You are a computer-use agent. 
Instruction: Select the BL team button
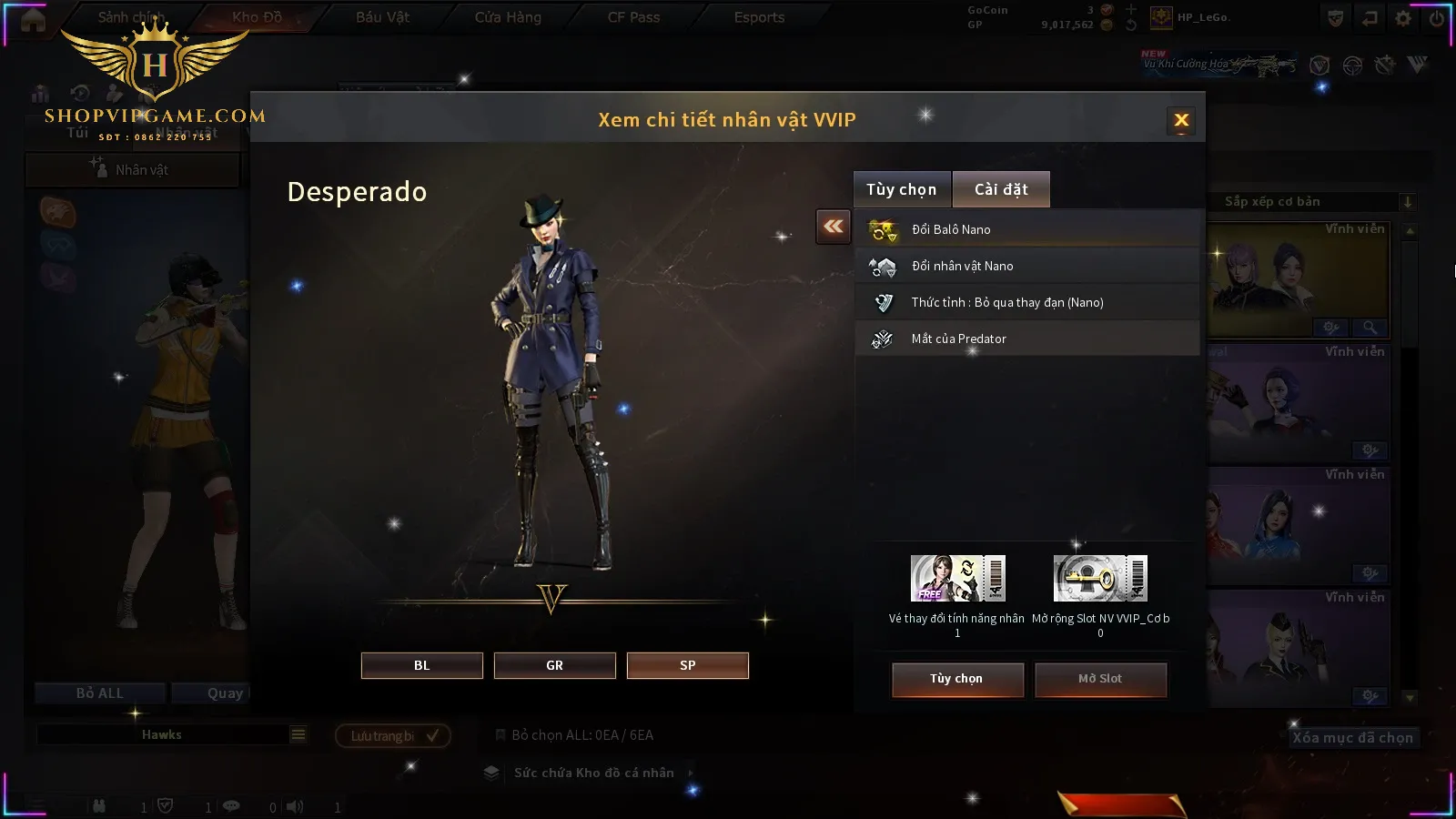coord(421,665)
